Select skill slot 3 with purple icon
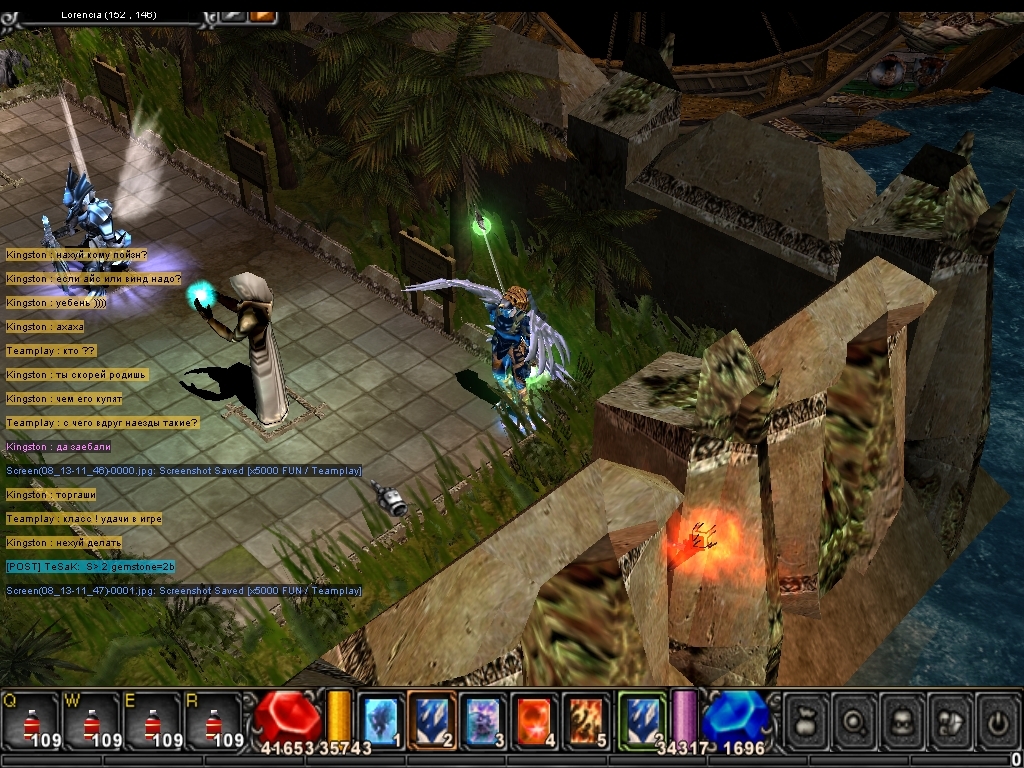The width and height of the screenshot is (1024, 768). (x=483, y=719)
